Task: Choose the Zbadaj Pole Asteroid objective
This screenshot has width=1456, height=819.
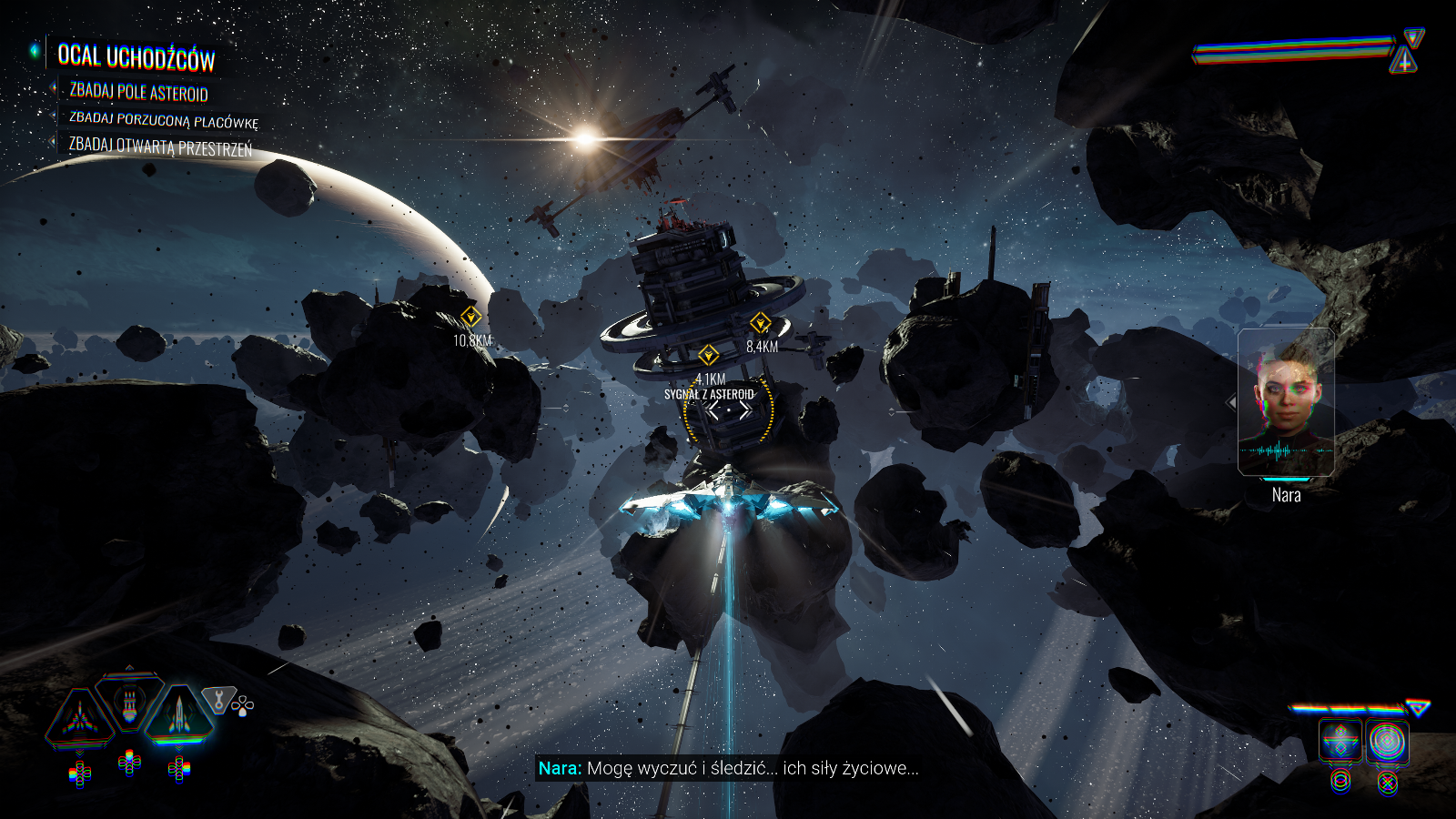Action: pos(138,92)
